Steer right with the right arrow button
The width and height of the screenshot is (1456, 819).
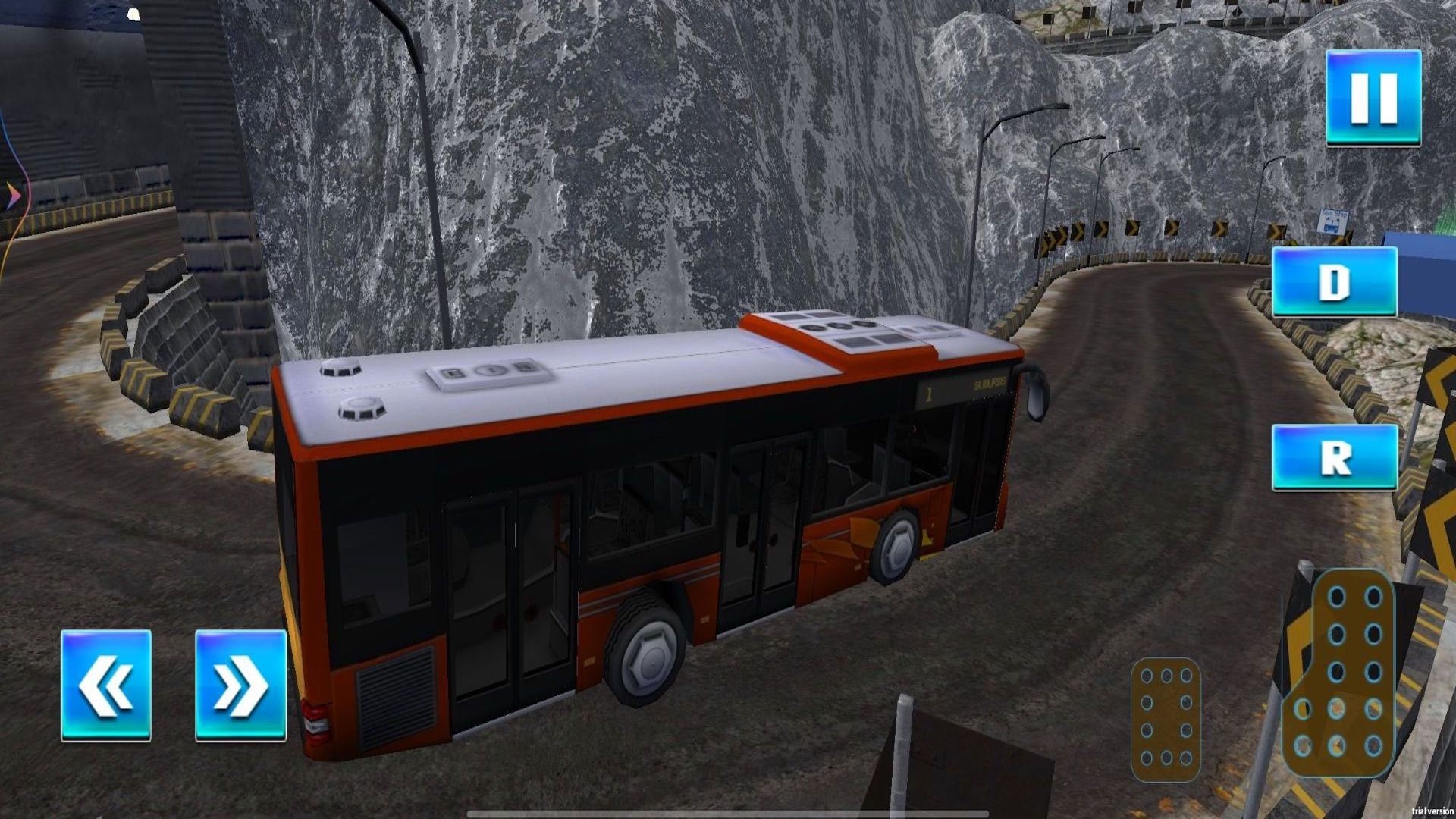pyautogui.click(x=240, y=685)
